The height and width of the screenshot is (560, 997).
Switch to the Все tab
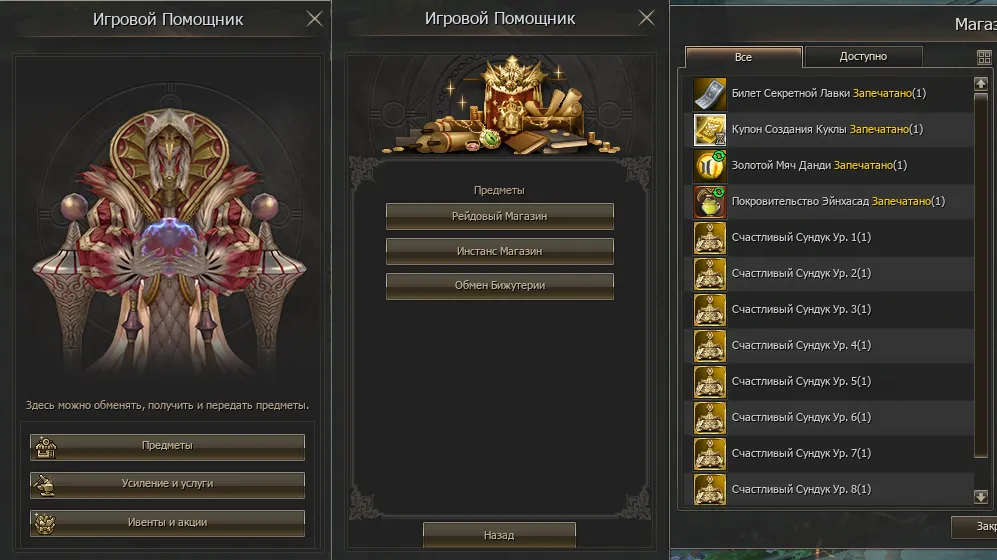coord(743,57)
